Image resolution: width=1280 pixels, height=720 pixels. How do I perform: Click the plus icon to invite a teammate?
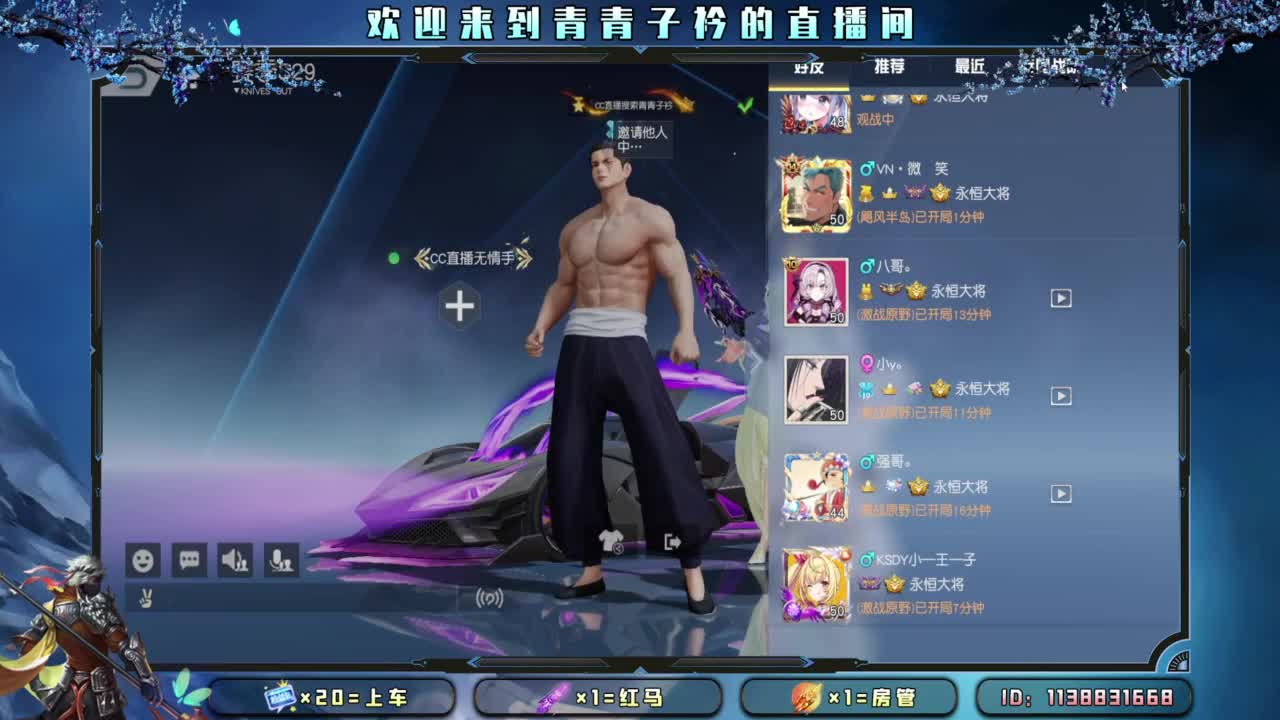click(459, 307)
